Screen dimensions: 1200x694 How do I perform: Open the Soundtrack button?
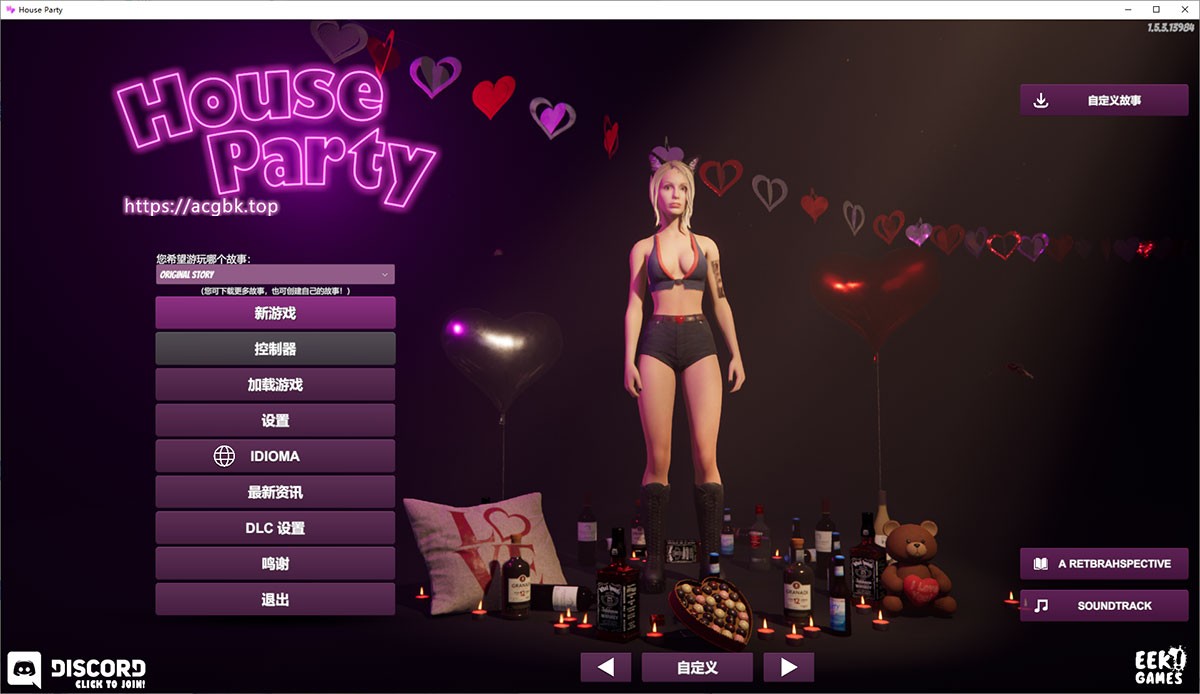(x=1103, y=606)
